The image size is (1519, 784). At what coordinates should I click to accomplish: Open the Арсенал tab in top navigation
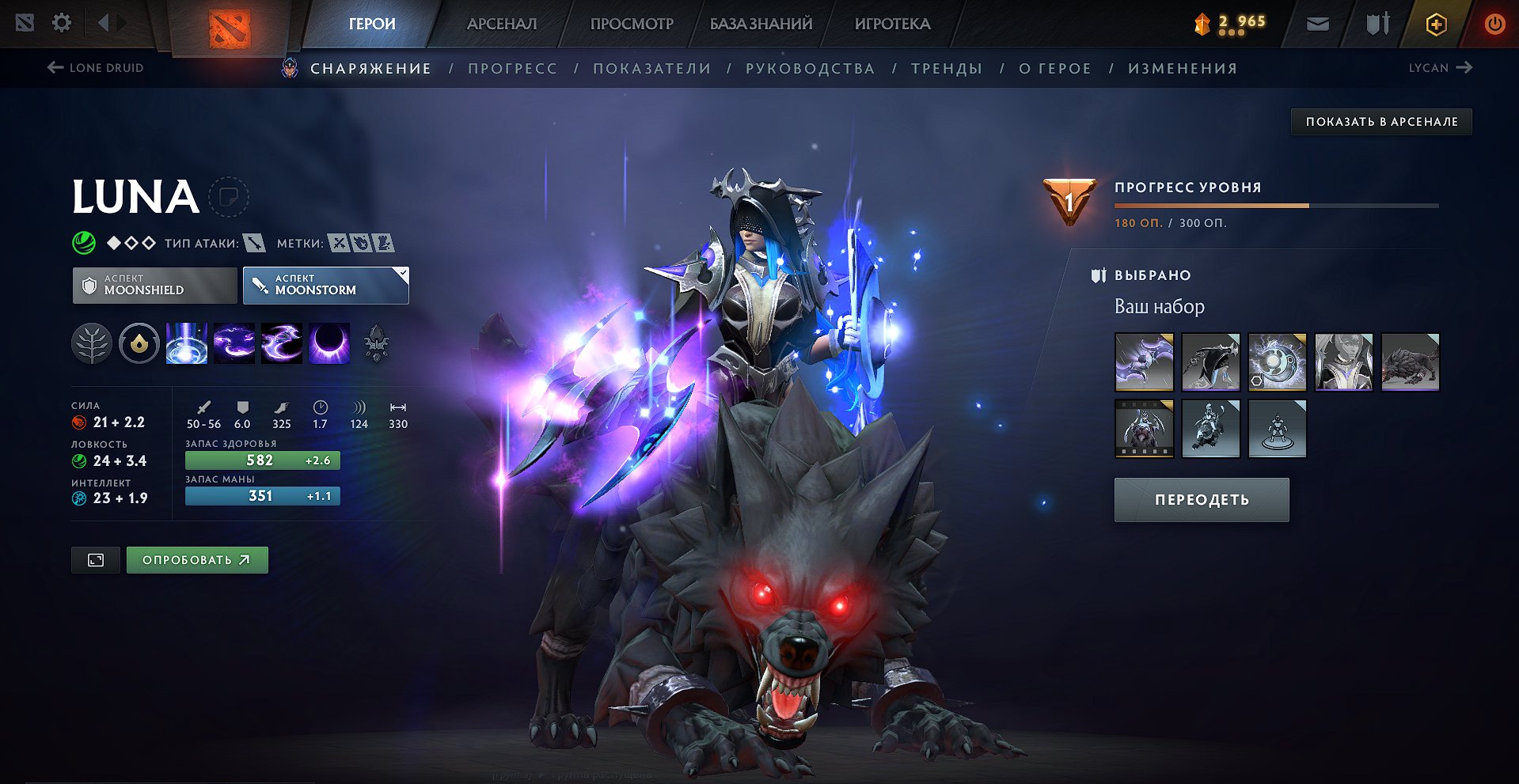(501, 24)
